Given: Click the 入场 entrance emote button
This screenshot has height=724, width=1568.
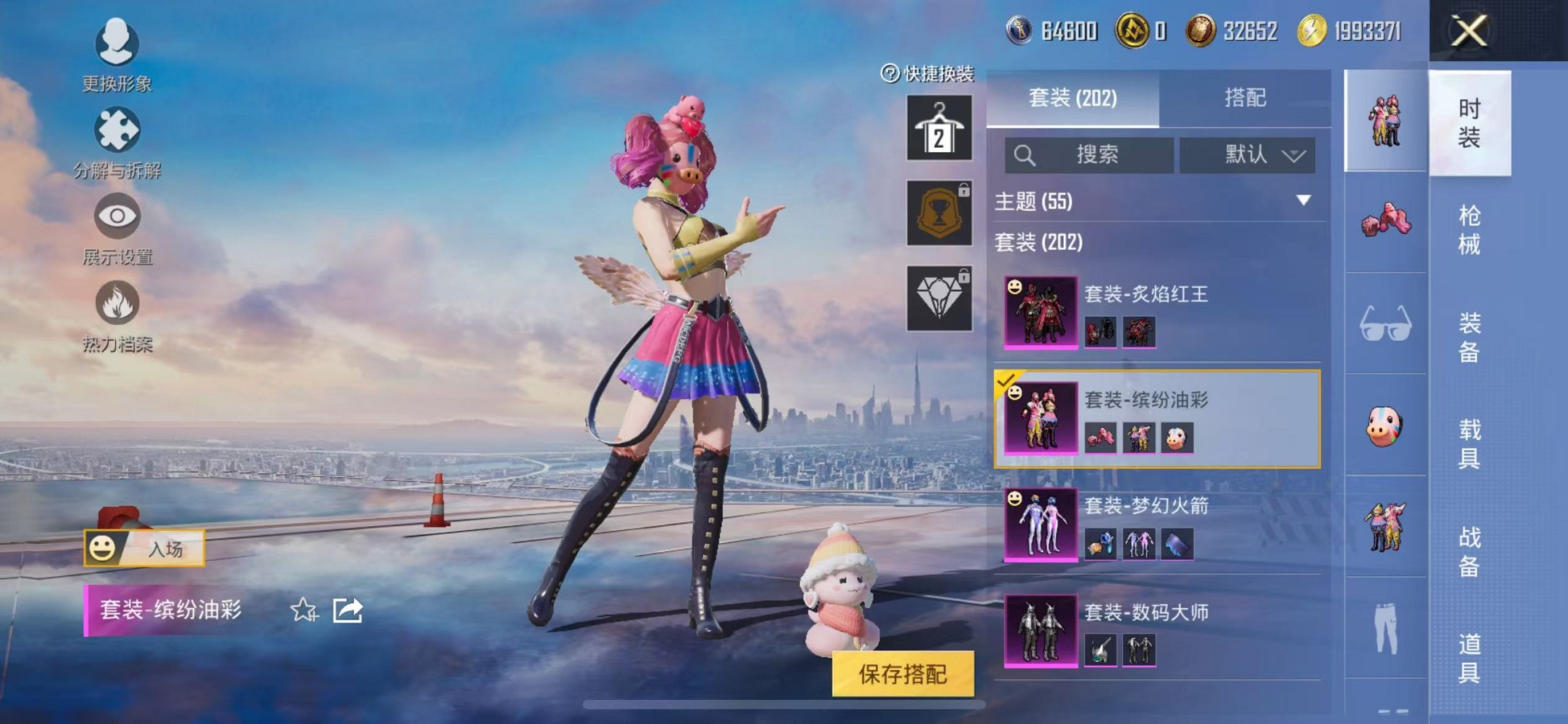Looking at the screenshot, I should [144, 548].
